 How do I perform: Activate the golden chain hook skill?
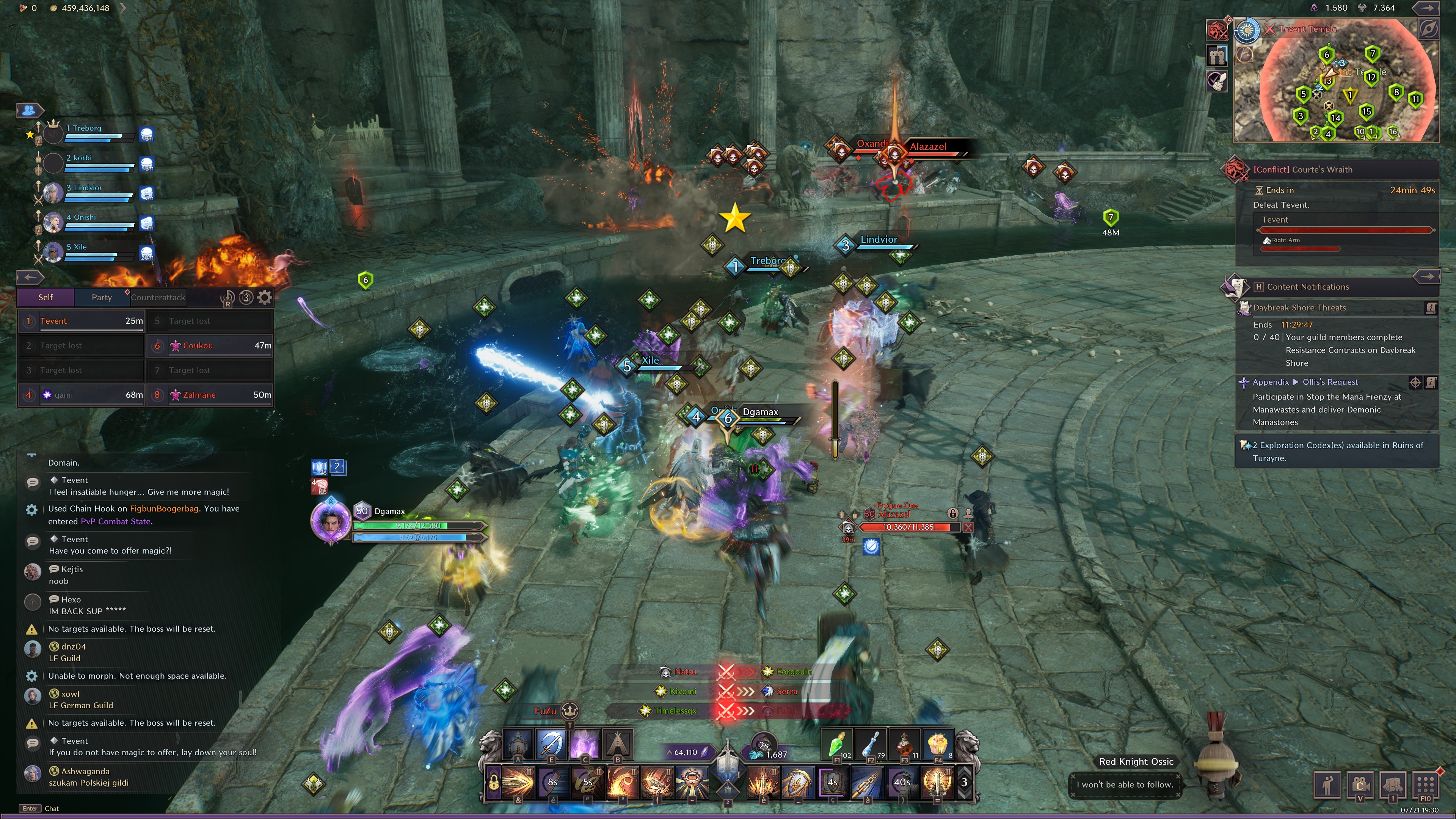866,782
